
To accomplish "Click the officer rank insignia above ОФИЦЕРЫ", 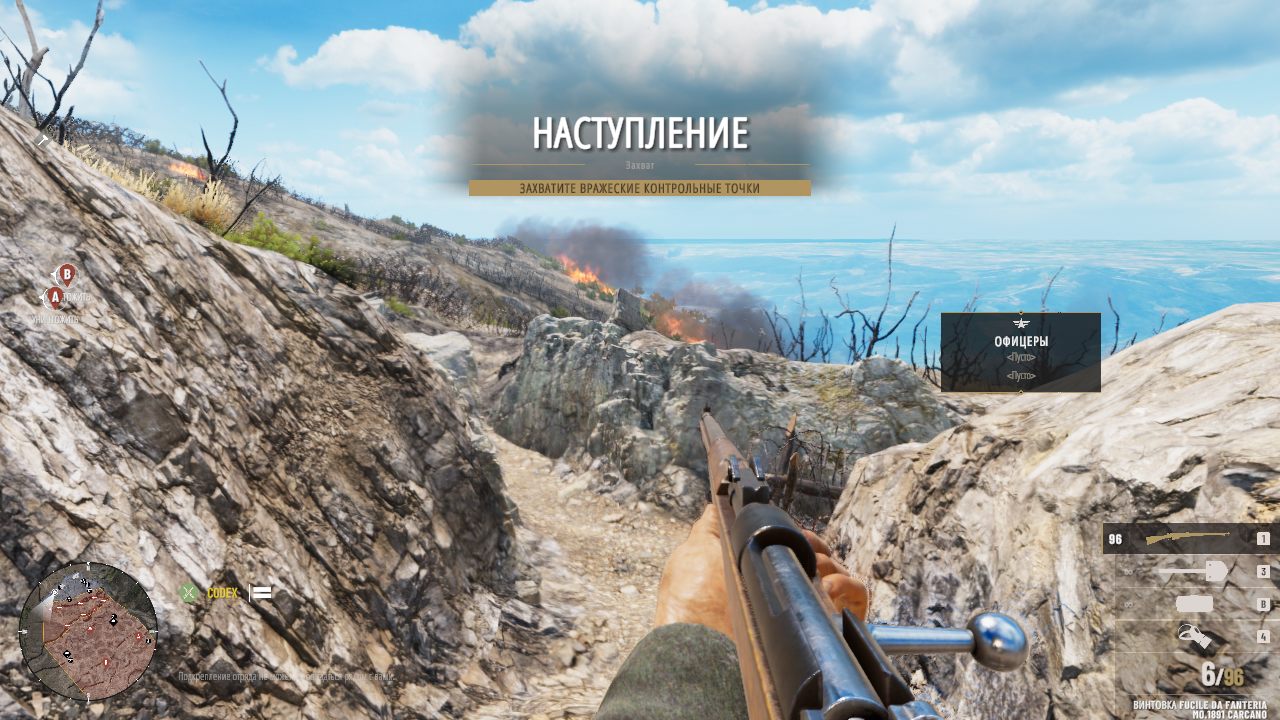I will coord(1022,322).
